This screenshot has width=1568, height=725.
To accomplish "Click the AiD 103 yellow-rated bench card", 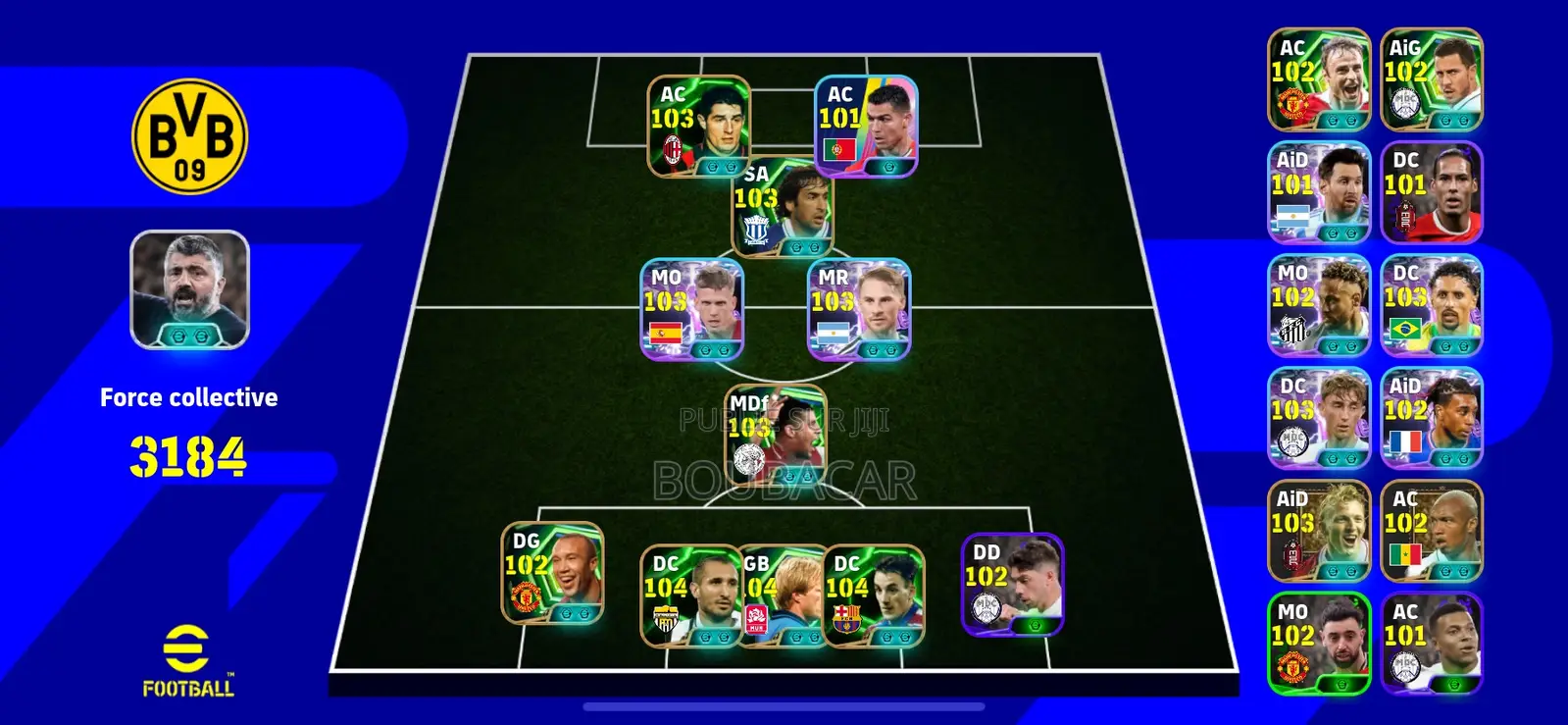I will (x=1318, y=530).
